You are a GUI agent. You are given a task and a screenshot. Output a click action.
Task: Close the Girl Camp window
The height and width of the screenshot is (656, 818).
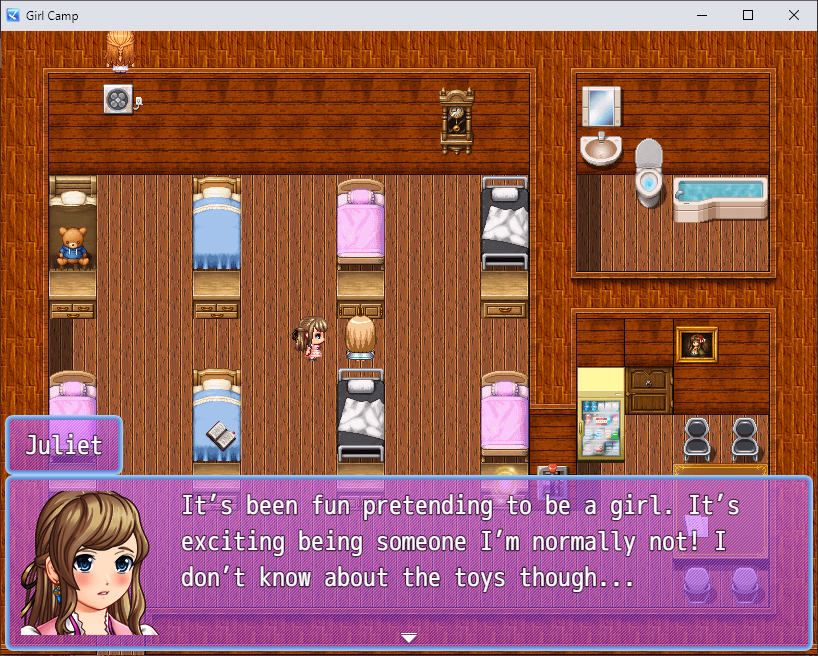point(794,15)
